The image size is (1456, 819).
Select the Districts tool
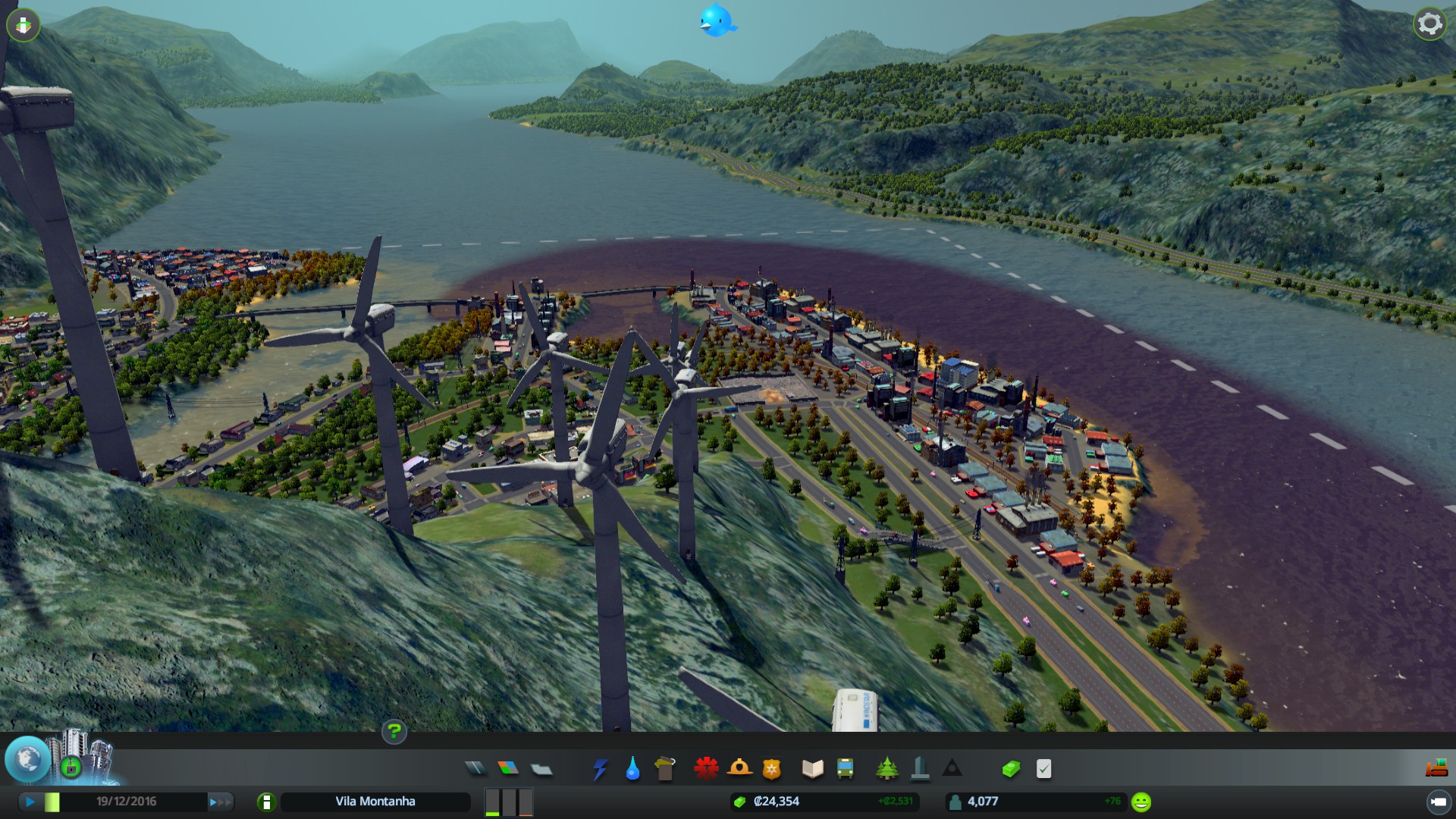pyautogui.click(x=541, y=769)
